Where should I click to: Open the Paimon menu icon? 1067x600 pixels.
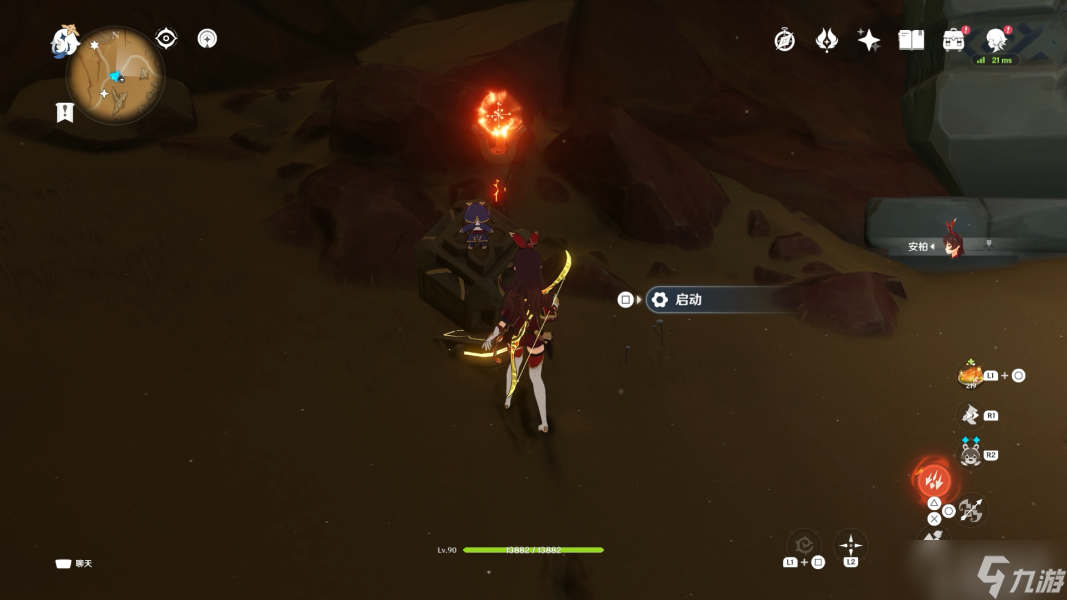click(65, 41)
